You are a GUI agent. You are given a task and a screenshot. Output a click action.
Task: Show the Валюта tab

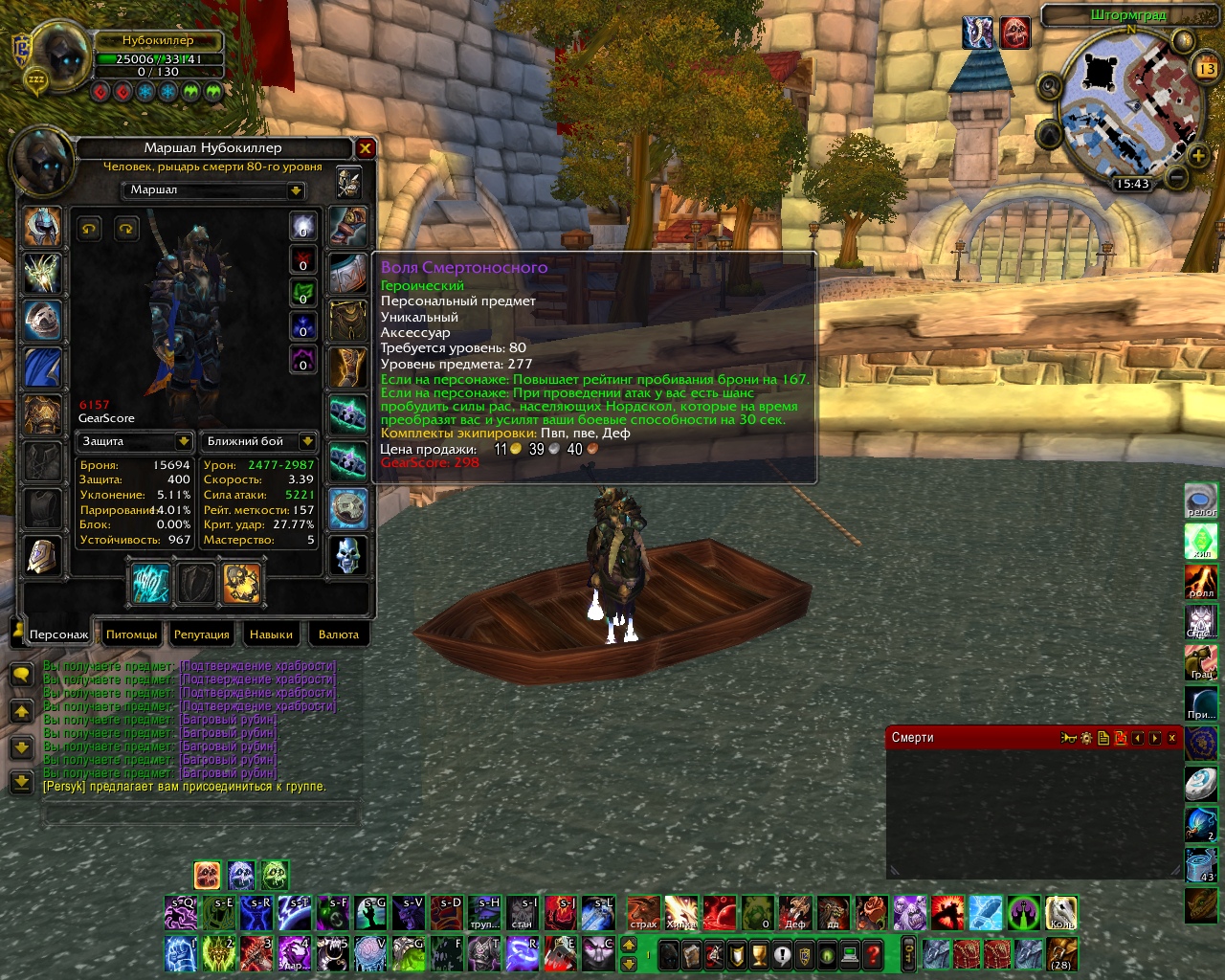[x=338, y=635]
